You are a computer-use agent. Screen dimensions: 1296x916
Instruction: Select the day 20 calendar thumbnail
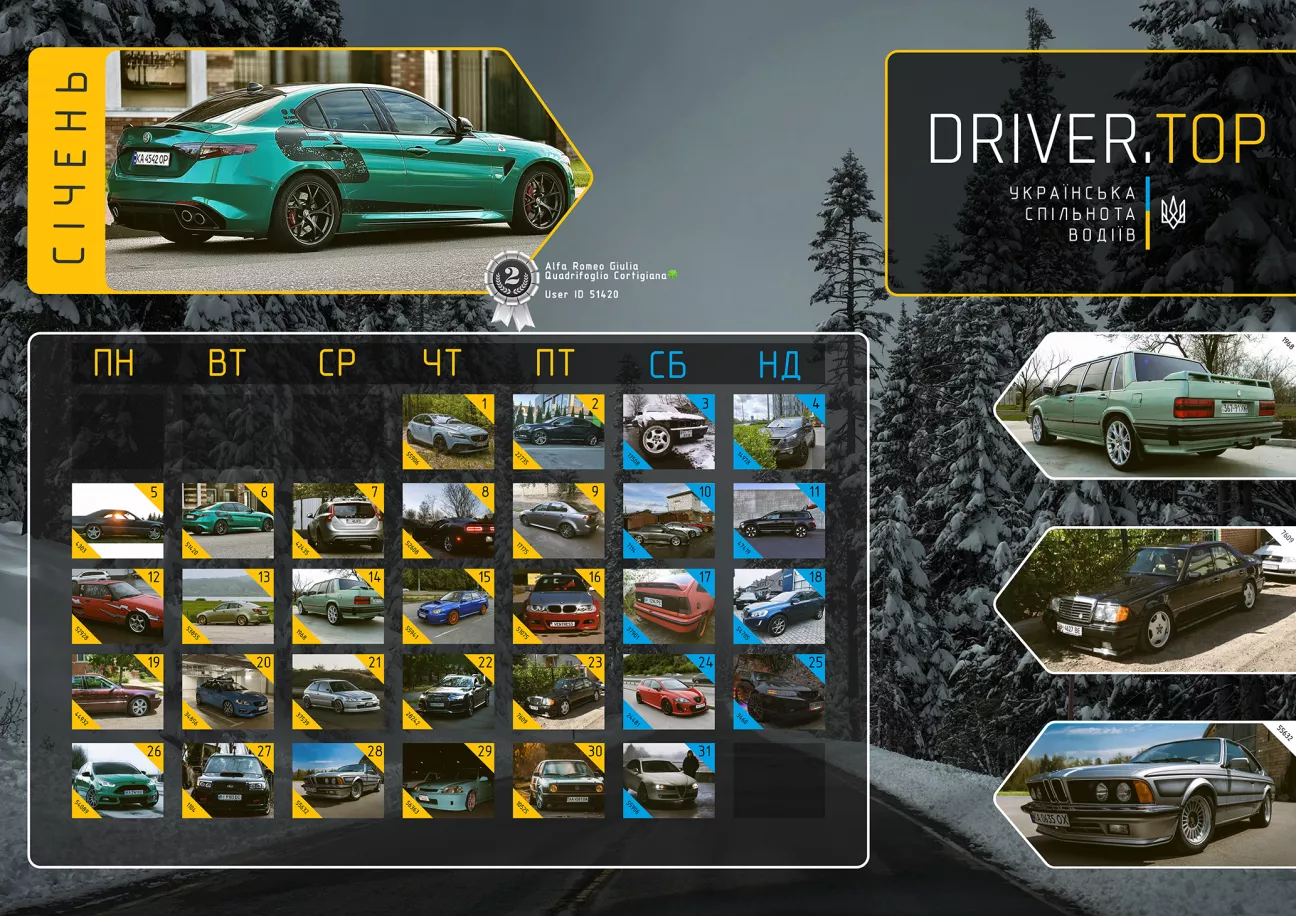(228, 692)
